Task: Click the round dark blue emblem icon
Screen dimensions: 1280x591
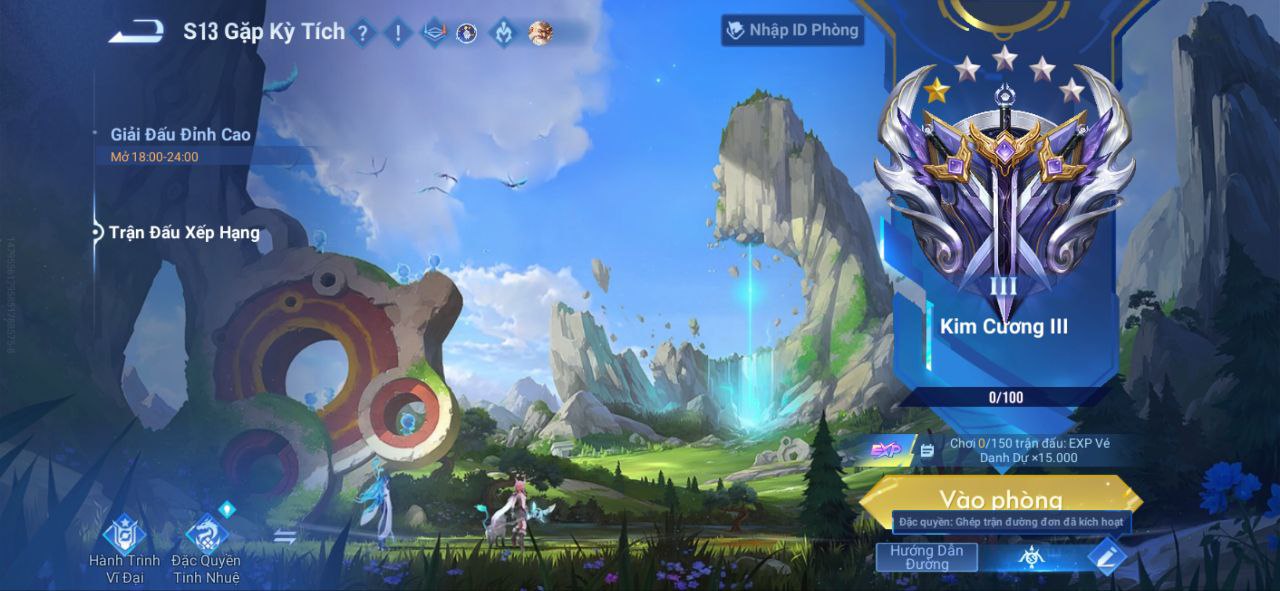Action: 467,33
